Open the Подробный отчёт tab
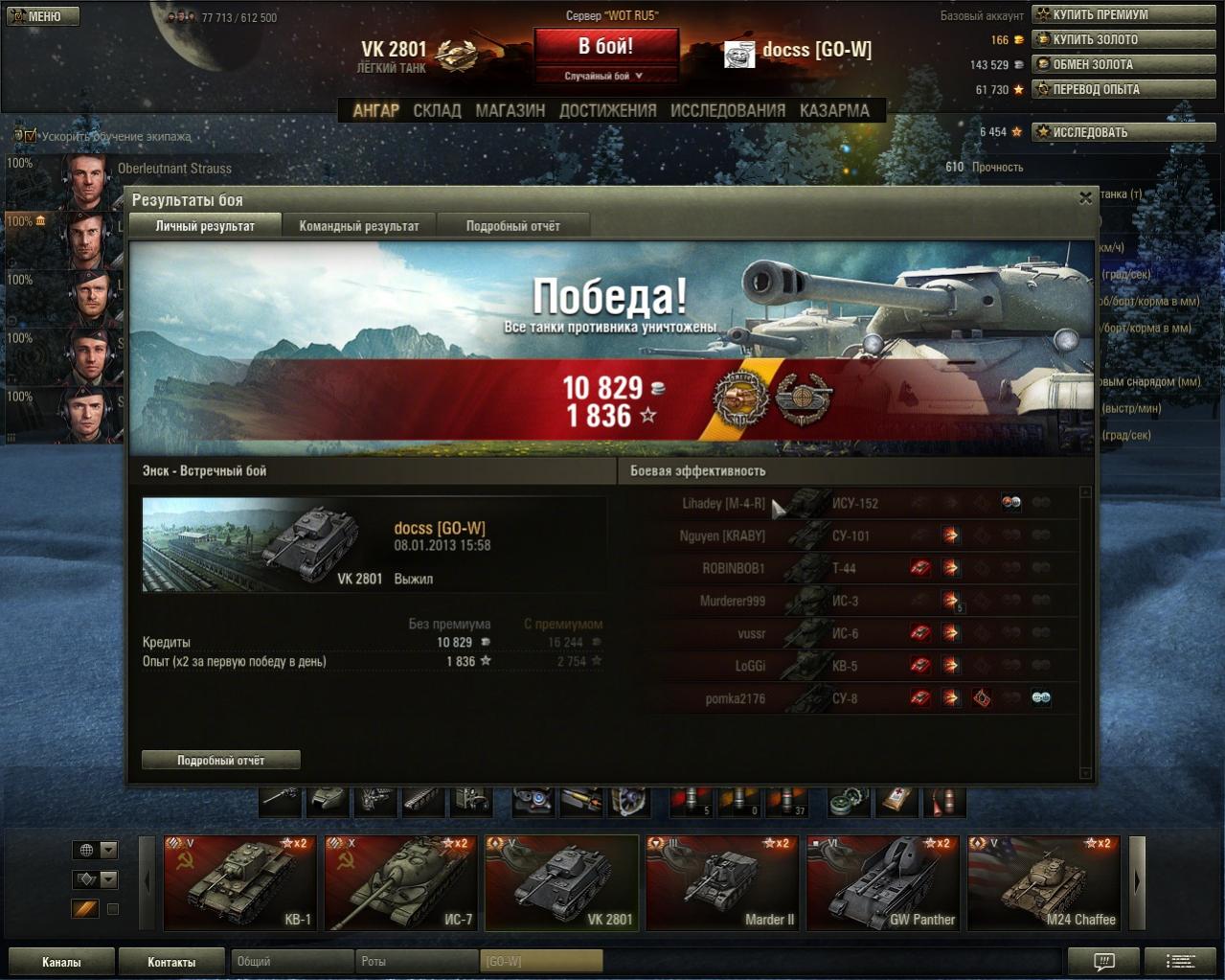 click(512, 226)
